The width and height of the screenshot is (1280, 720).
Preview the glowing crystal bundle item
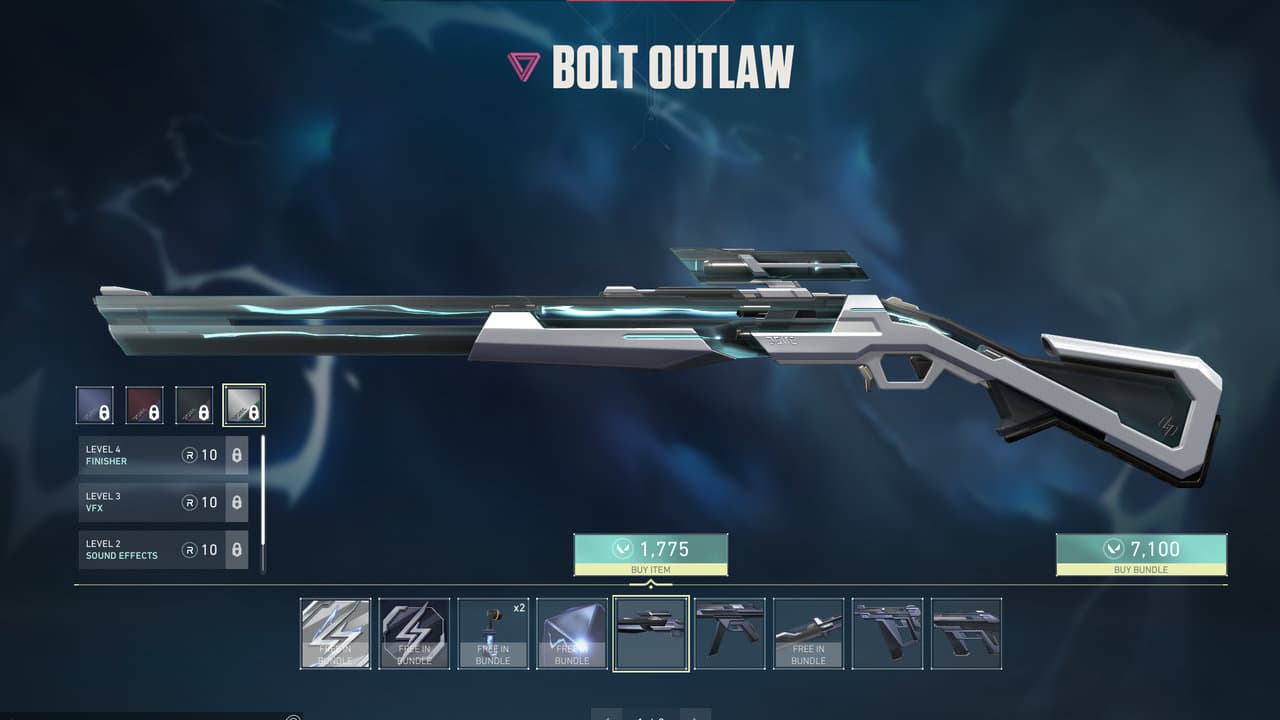tap(572, 634)
